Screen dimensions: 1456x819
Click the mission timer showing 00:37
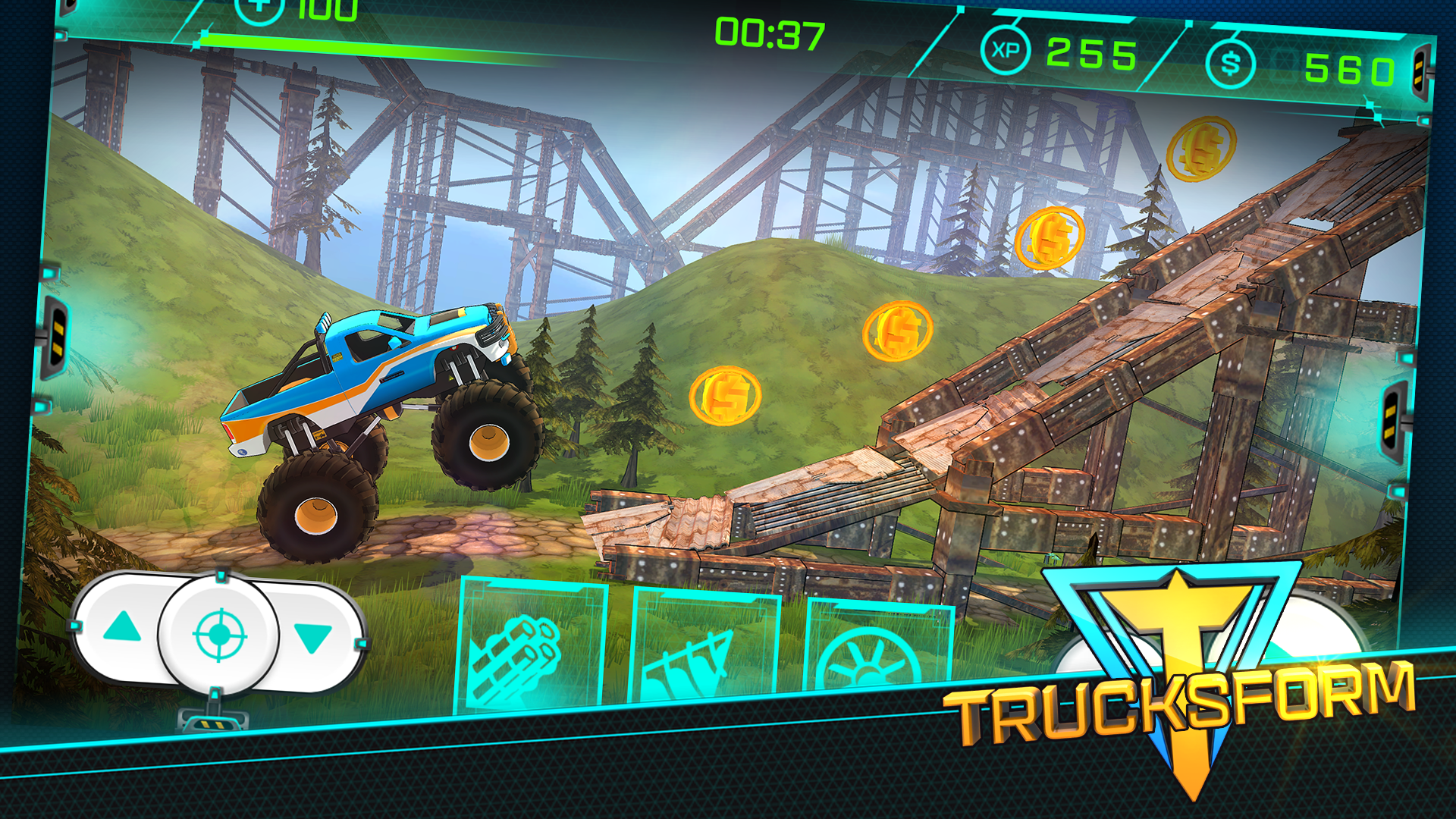click(x=768, y=32)
